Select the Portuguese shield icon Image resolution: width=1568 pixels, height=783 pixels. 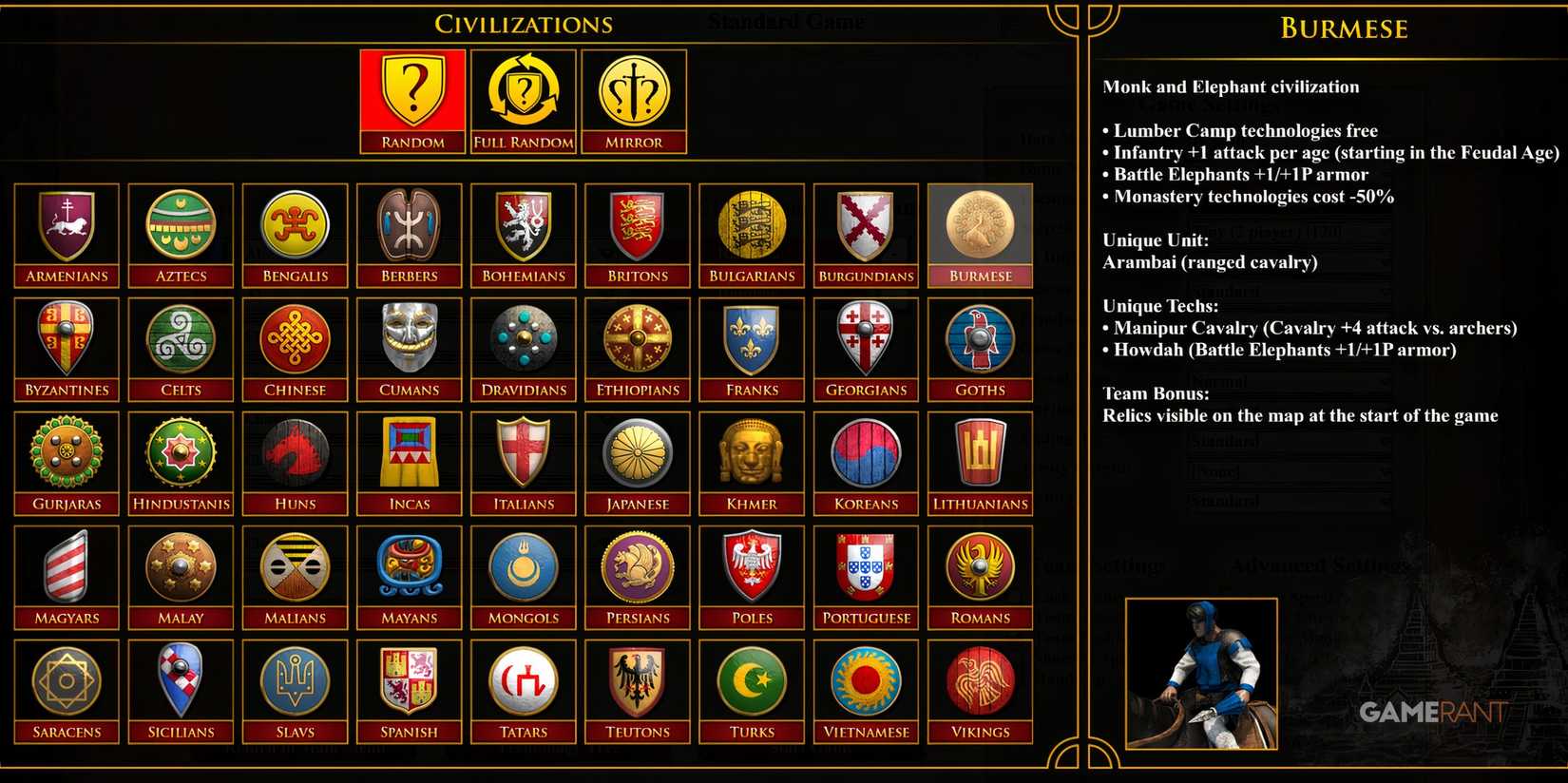(866, 568)
